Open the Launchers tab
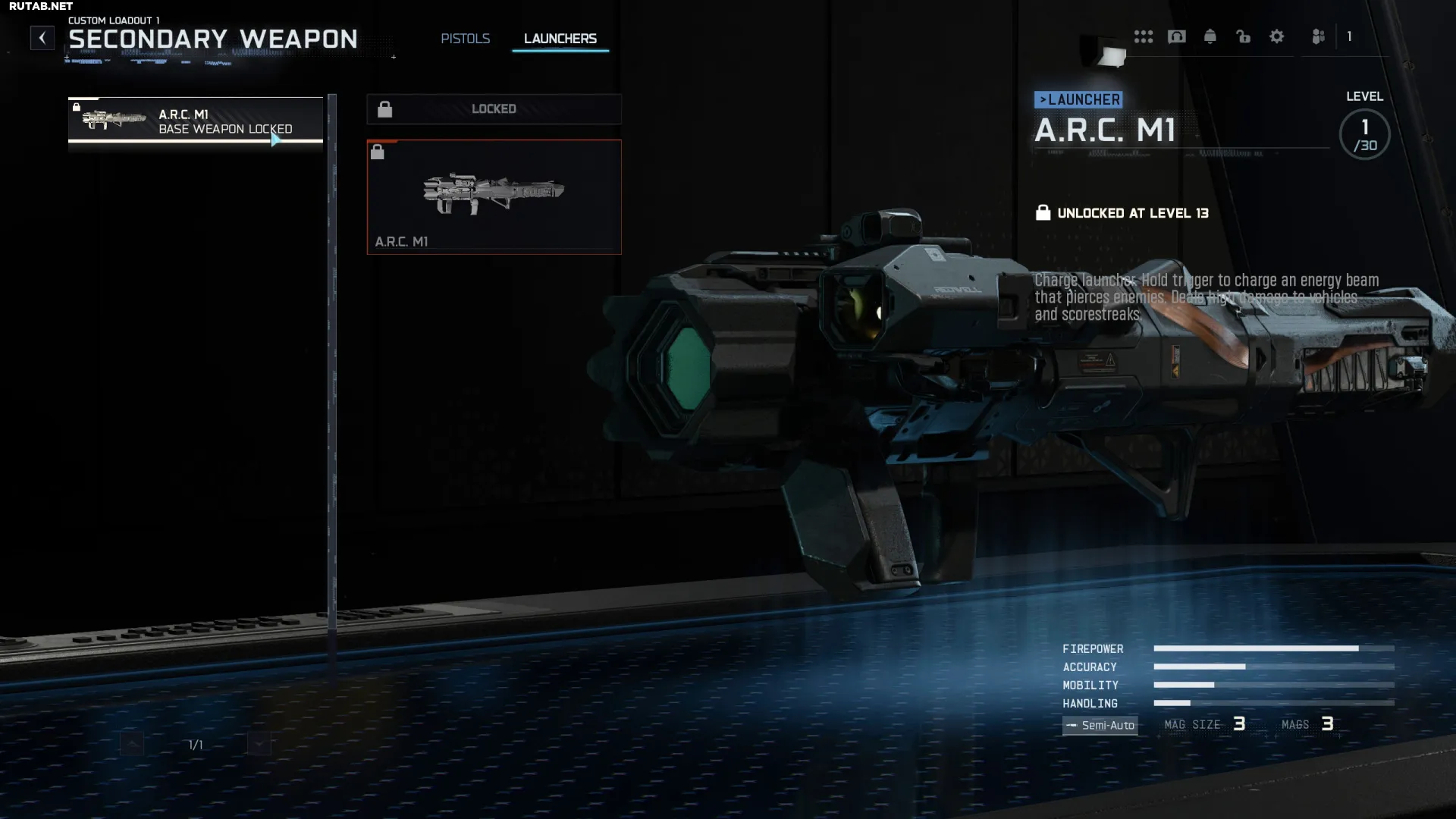 560,39
